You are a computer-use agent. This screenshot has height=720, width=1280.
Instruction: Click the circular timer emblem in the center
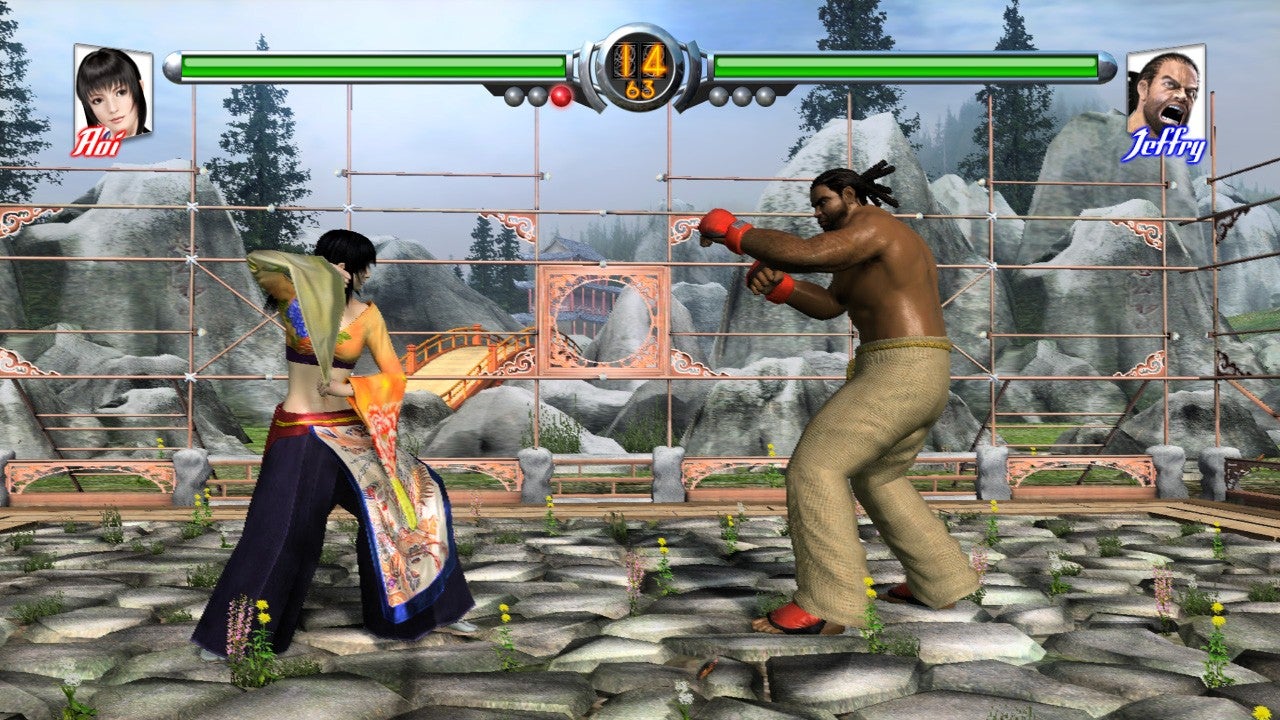click(640, 70)
